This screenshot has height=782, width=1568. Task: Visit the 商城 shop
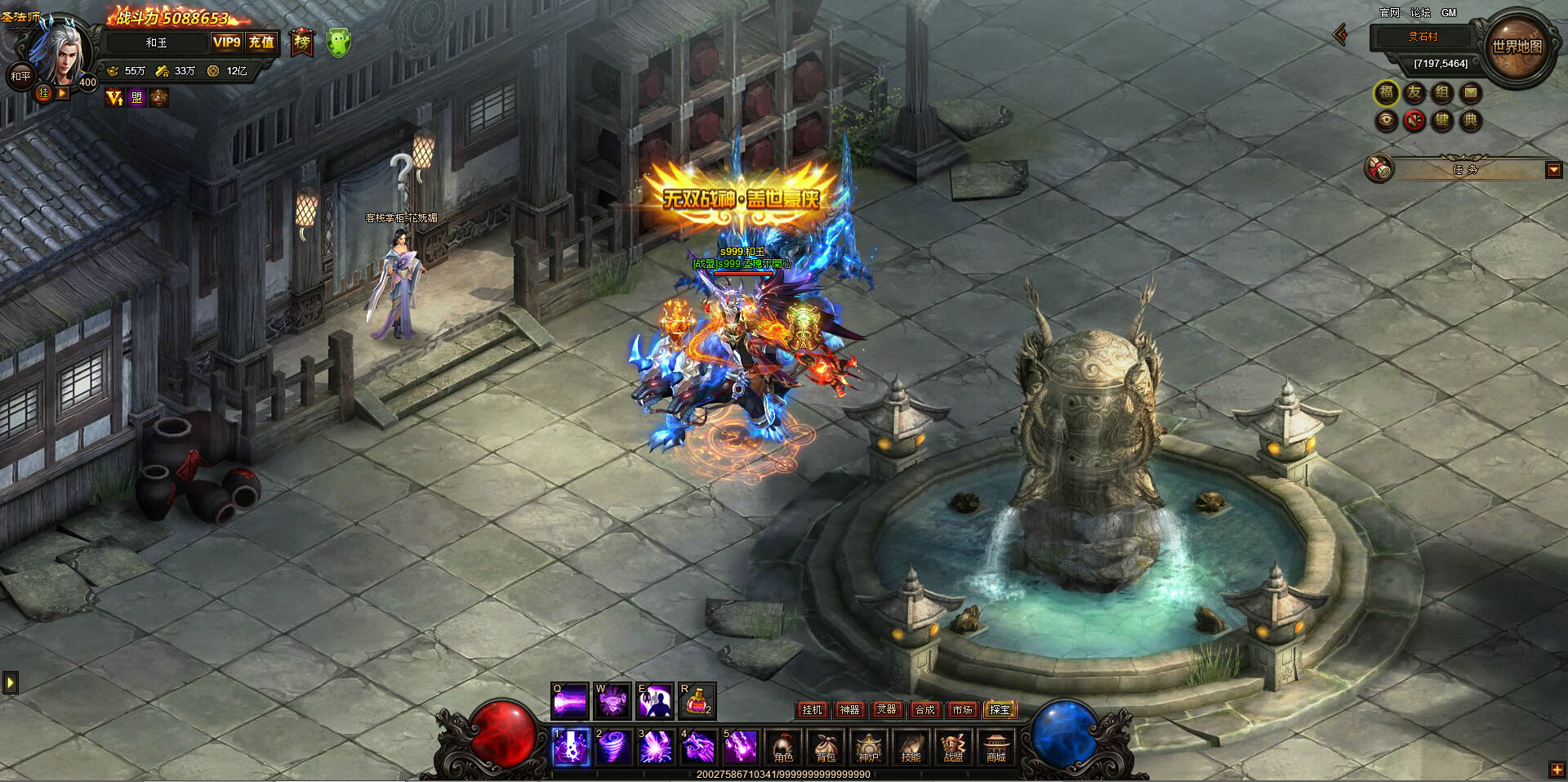(x=996, y=748)
